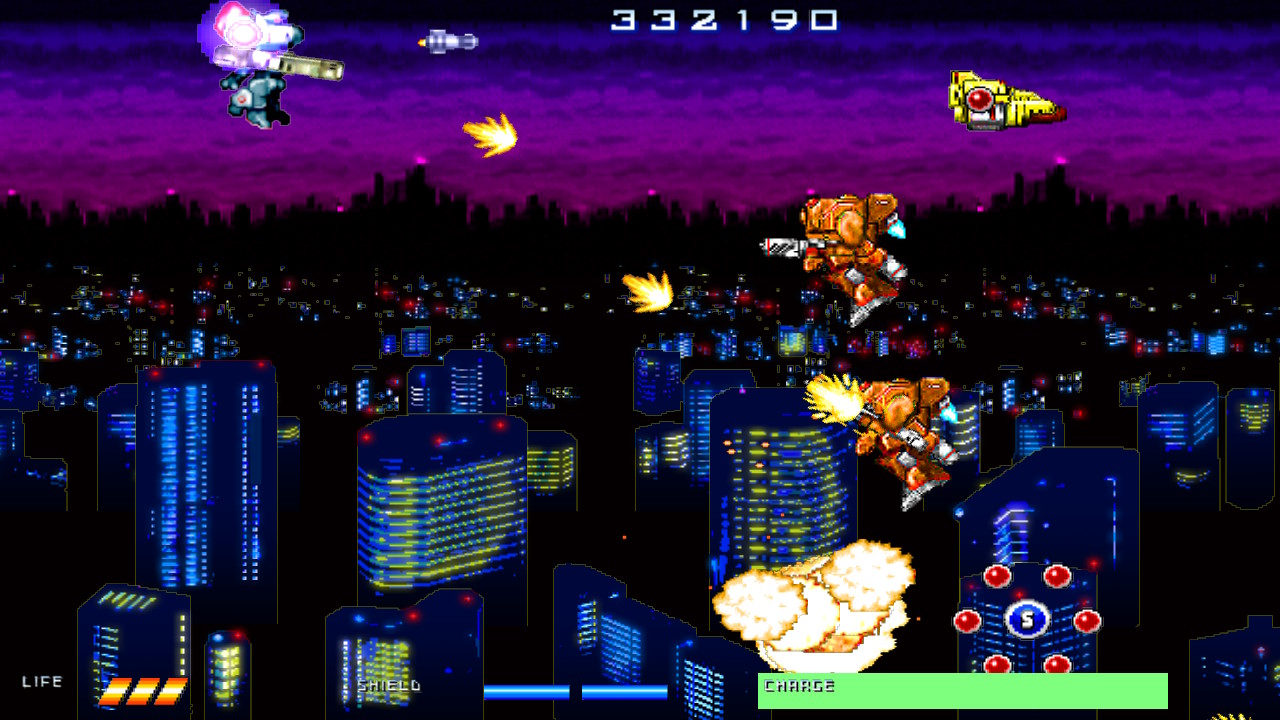Pick up the blue S power-up orb
This screenshot has width=1280, height=720.
[1028, 618]
